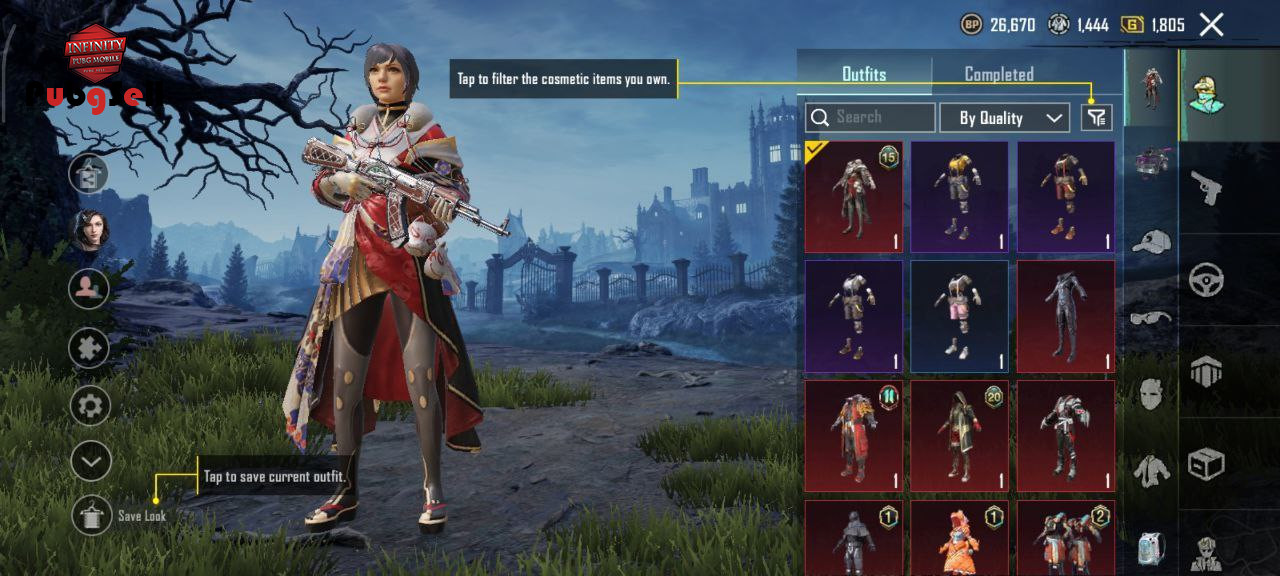Select the equipped outfit with badge 15
Image resolution: width=1280 pixels, height=576 pixels.
click(854, 197)
